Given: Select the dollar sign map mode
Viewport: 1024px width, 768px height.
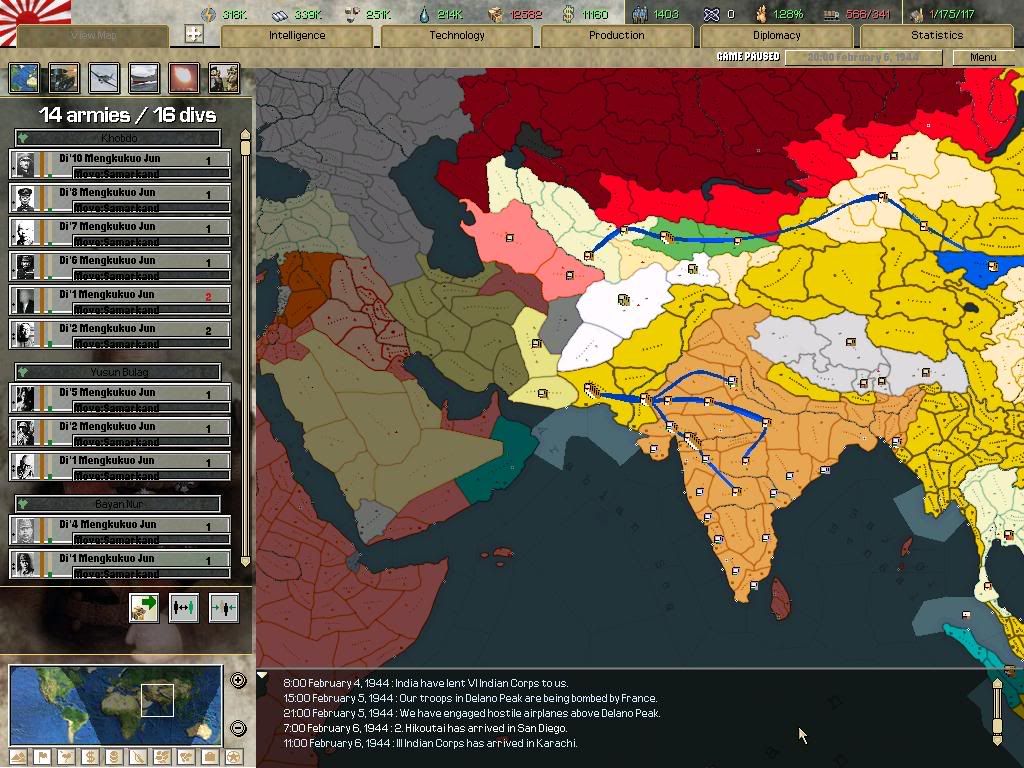Looking at the screenshot, I should tap(90, 757).
